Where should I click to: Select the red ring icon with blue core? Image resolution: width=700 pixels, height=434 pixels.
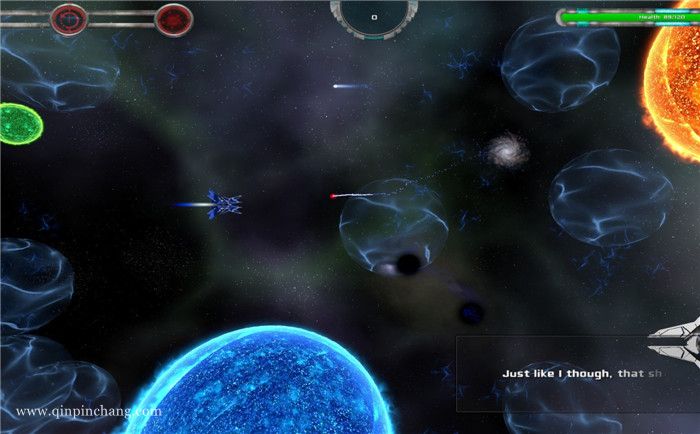tap(69, 18)
